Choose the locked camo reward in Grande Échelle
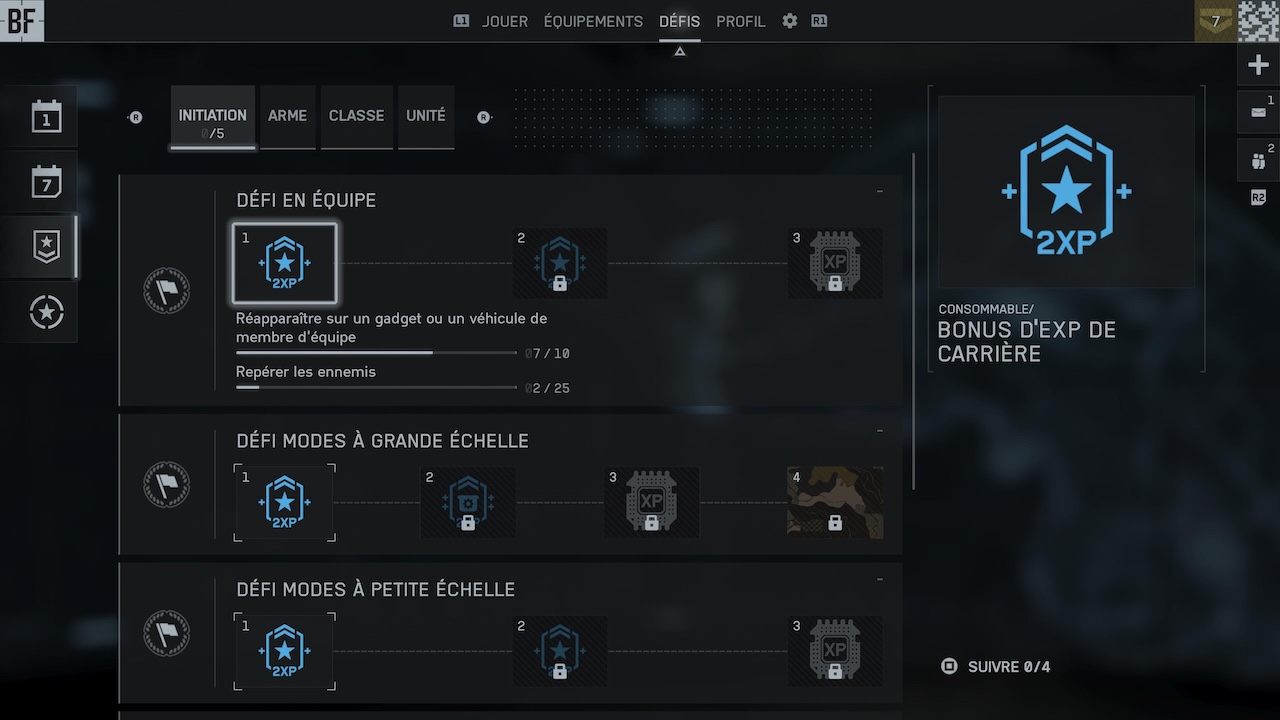The width and height of the screenshot is (1280, 720). 834,503
